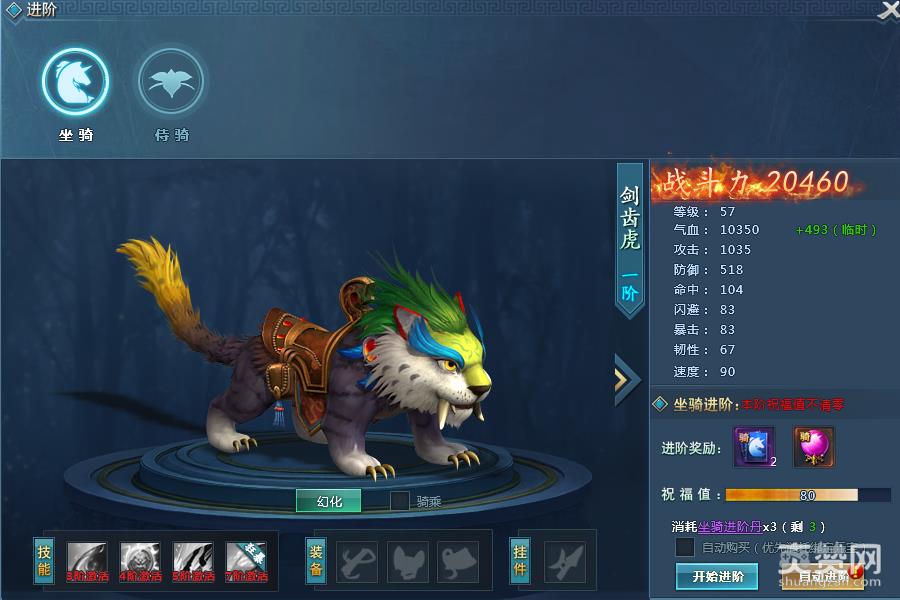
Task: Select the 4阶激活 skill icon
Action: point(140,562)
